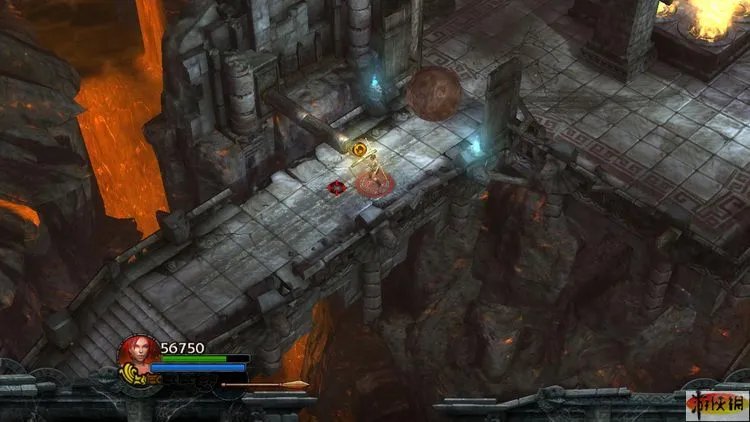This screenshot has height=422, width=750.
Task: Click the golden emblem below the portrait
Action: point(131,377)
